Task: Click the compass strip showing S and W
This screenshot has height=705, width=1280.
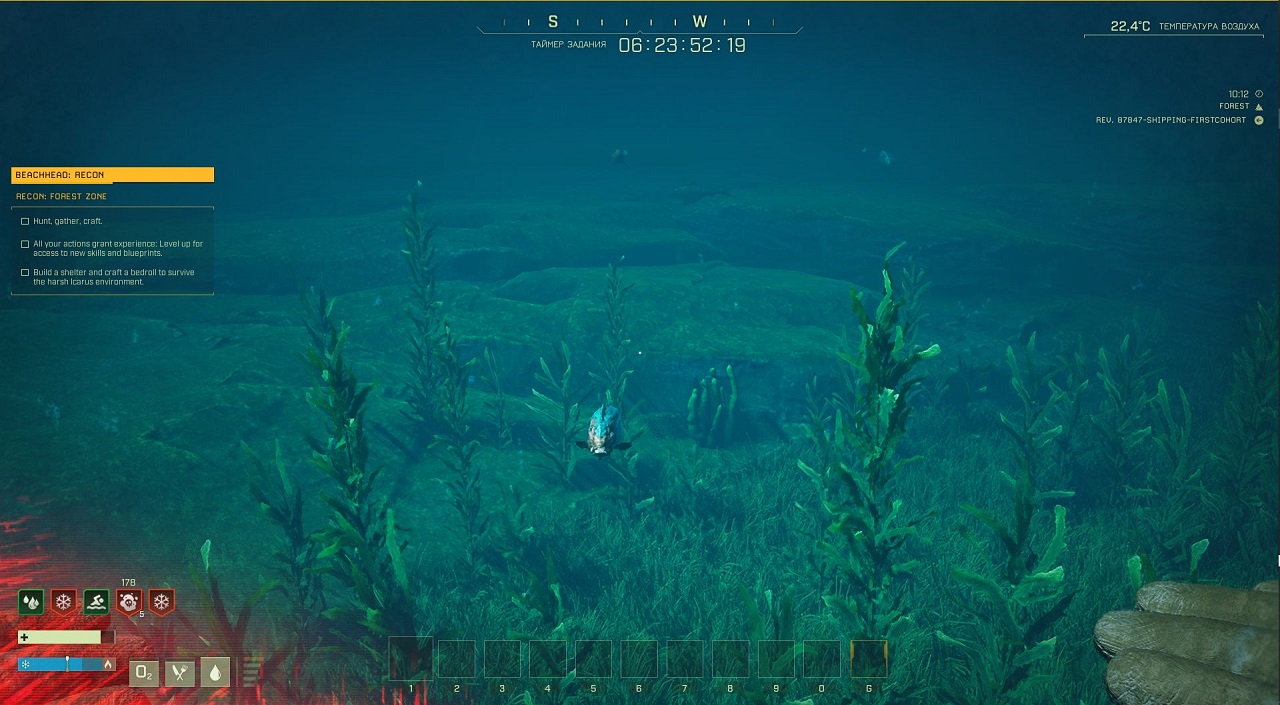Action: (639, 22)
